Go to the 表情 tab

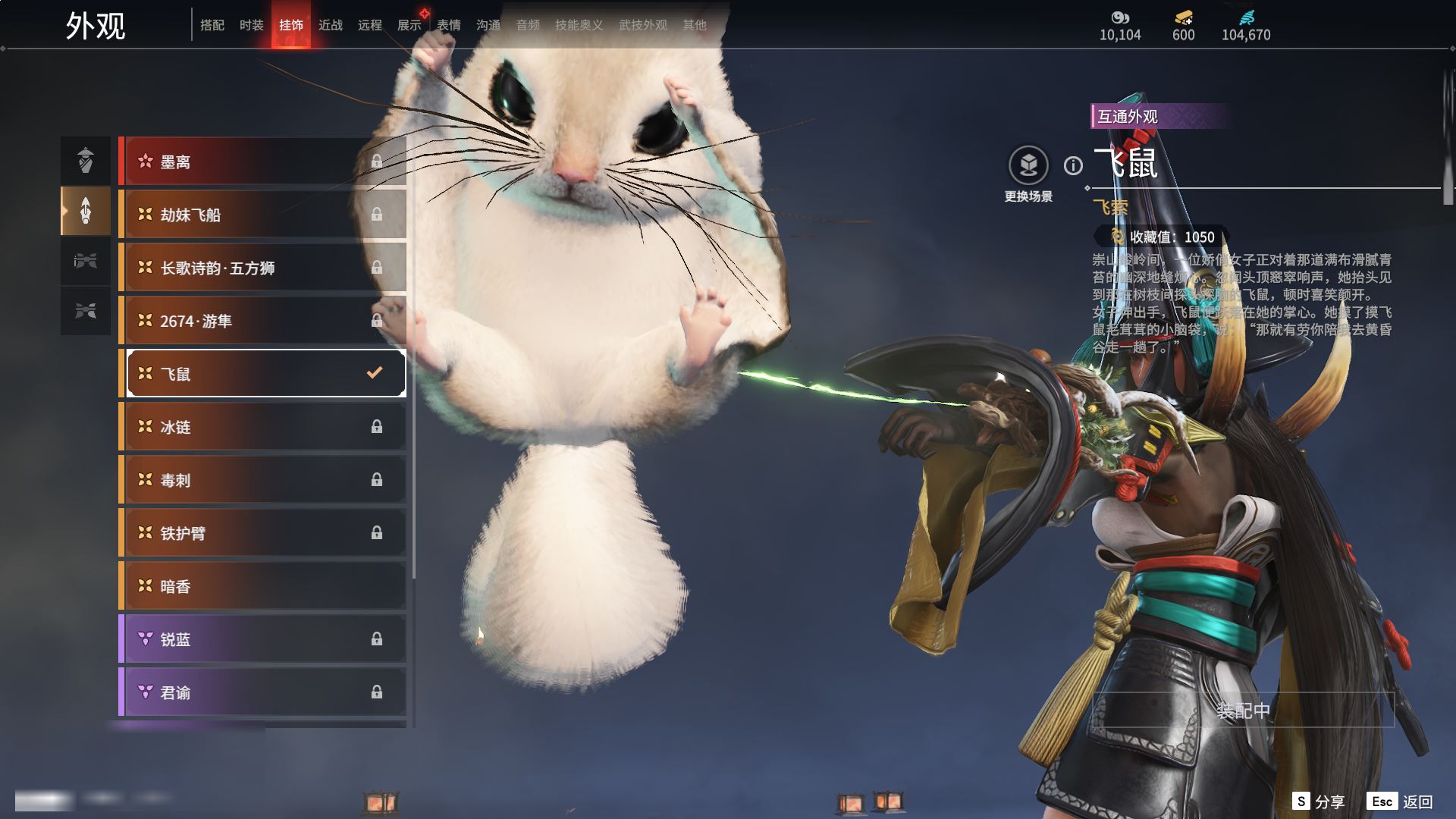[449, 25]
